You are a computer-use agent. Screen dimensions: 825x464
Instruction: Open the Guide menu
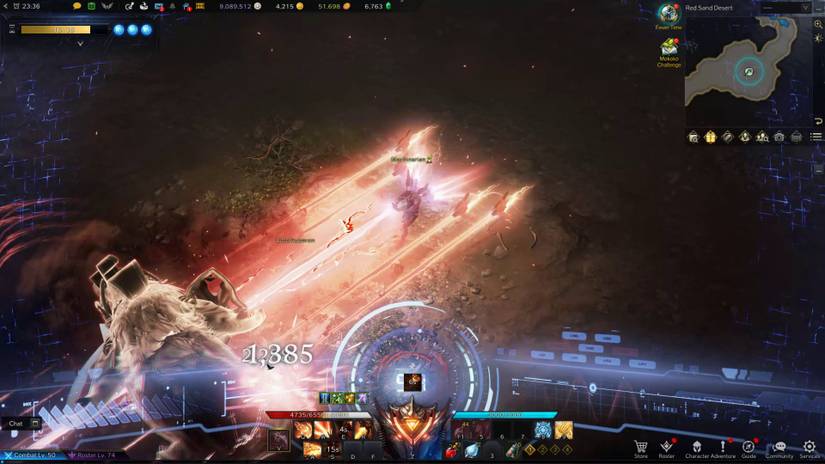(x=748, y=447)
